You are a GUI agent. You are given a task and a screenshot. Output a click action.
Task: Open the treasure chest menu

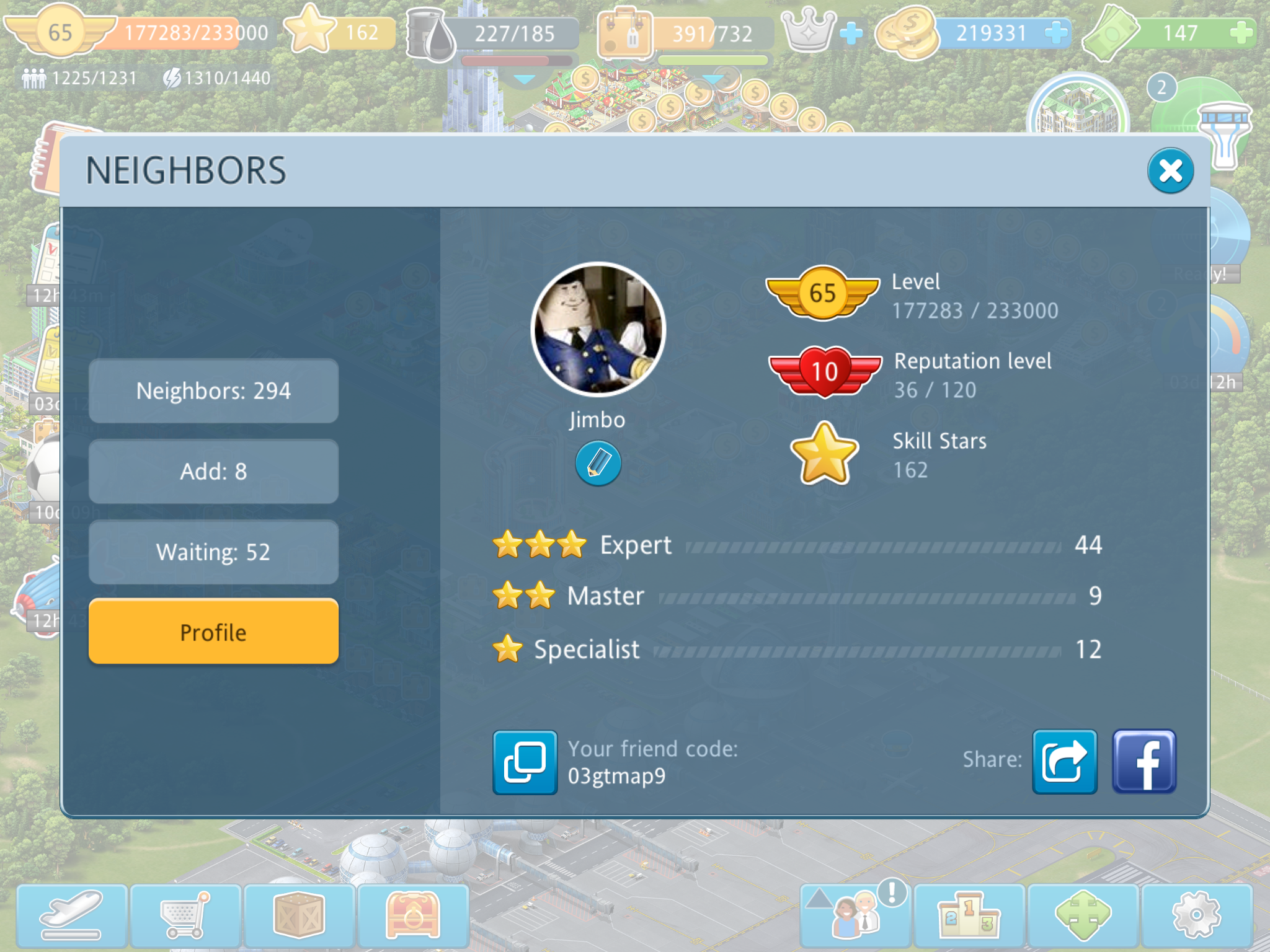pyautogui.click(x=413, y=915)
